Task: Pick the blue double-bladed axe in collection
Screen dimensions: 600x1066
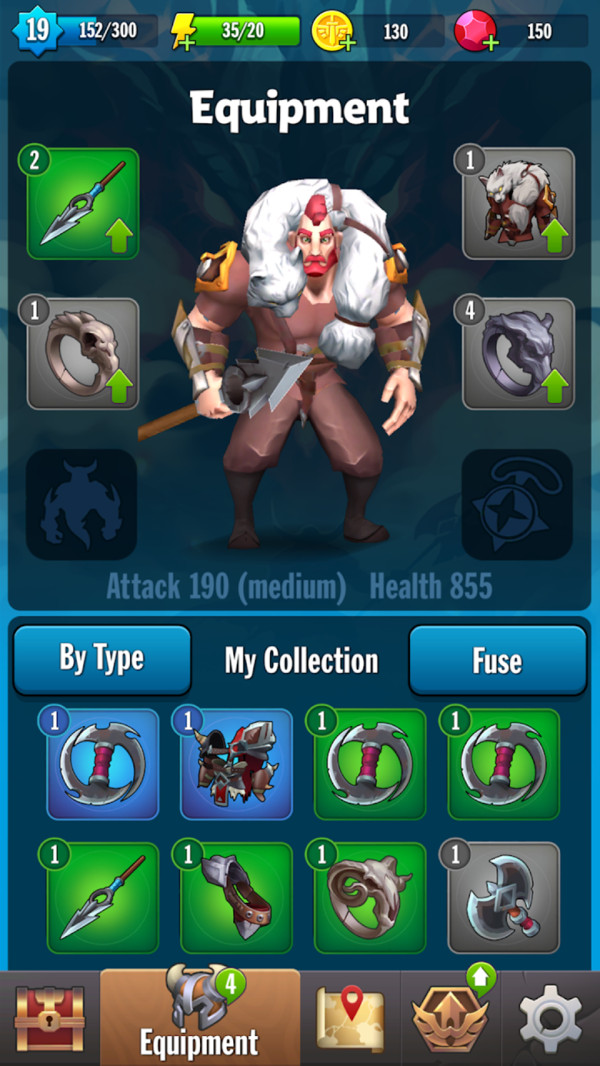Action: coord(103,764)
